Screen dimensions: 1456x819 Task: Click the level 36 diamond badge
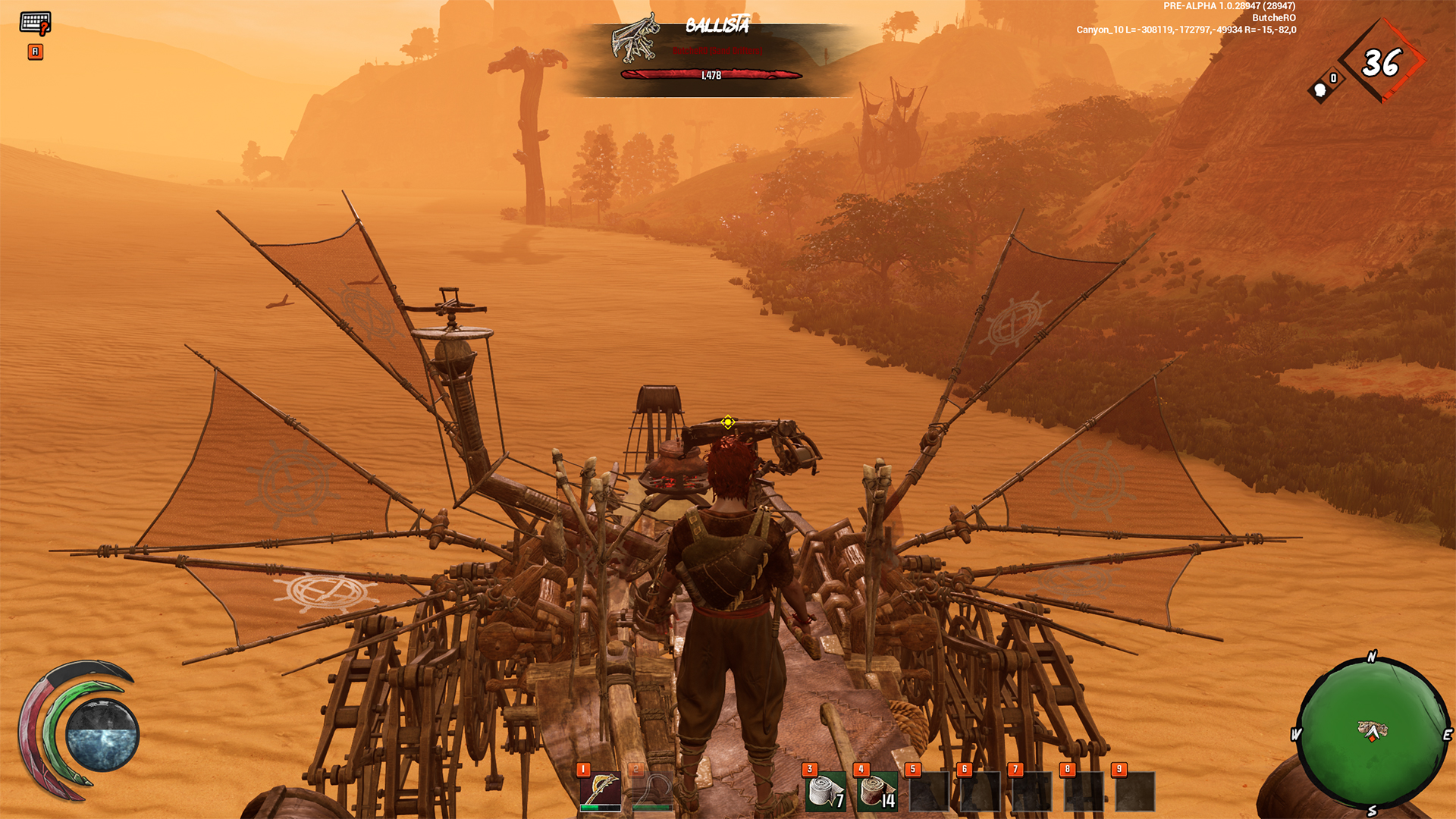pos(1380,63)
